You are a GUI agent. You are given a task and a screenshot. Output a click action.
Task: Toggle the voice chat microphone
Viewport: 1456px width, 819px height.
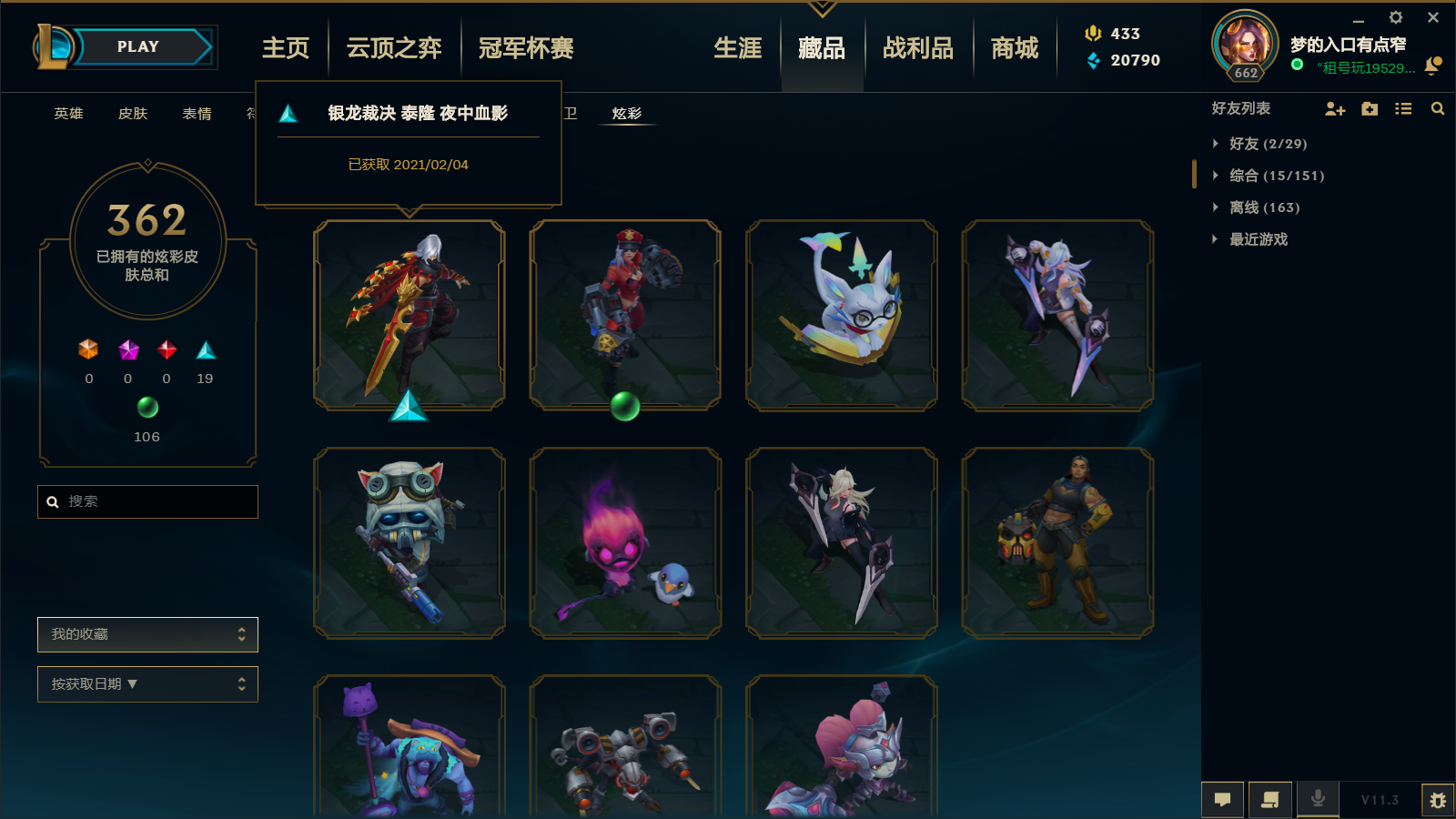click(x=1317, y=800)
